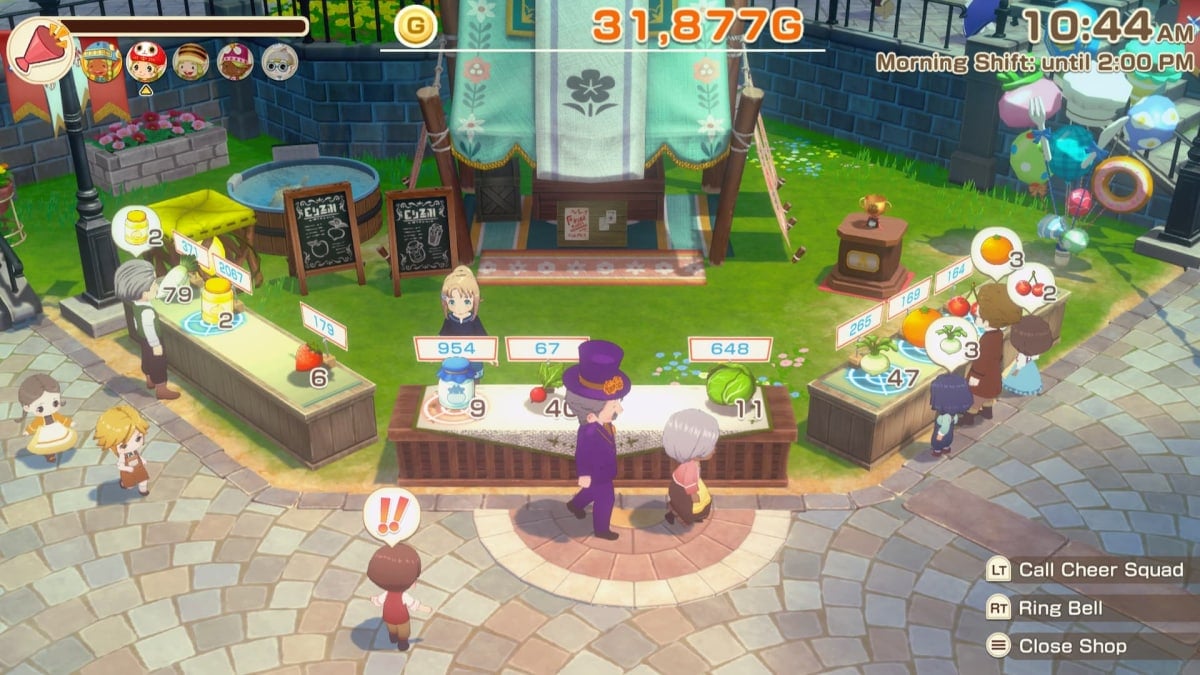Select the blue-and-yellow hat sprite portrait
1200x675 pixels.
click(101, 62)
